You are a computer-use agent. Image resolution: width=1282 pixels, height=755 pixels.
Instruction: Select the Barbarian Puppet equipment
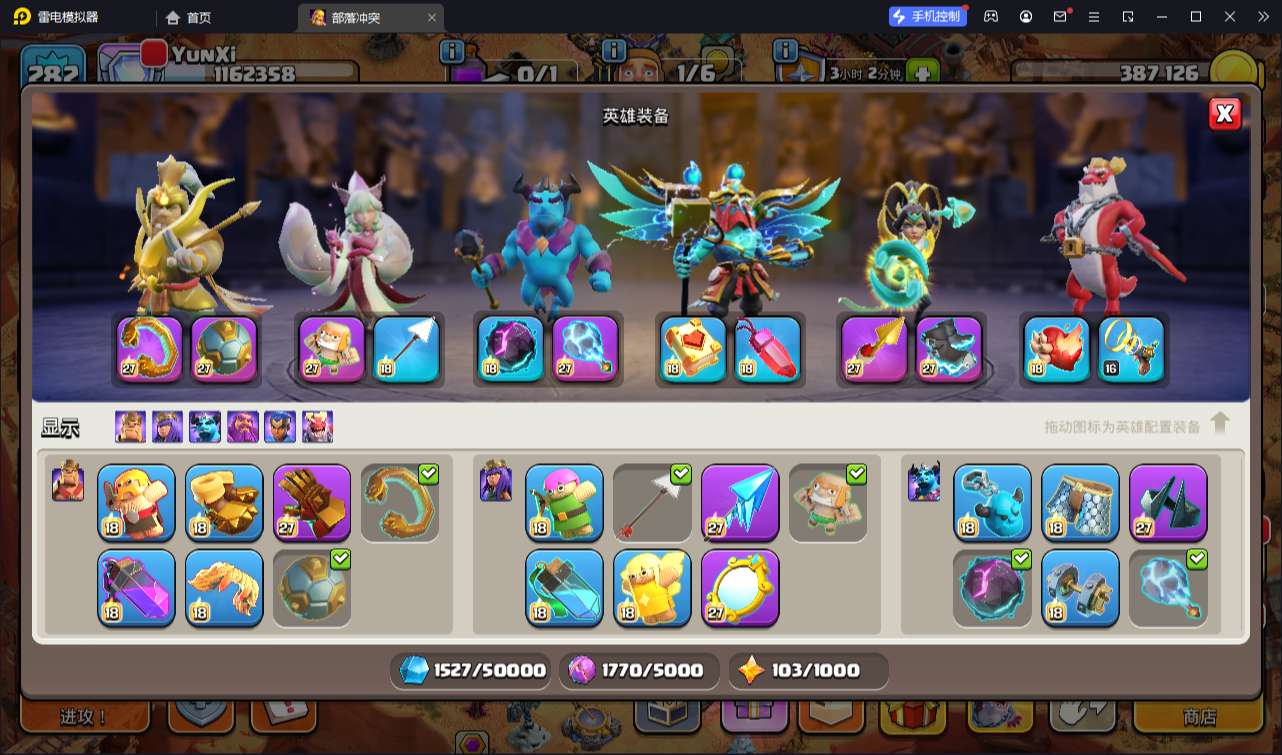(136, 502)
